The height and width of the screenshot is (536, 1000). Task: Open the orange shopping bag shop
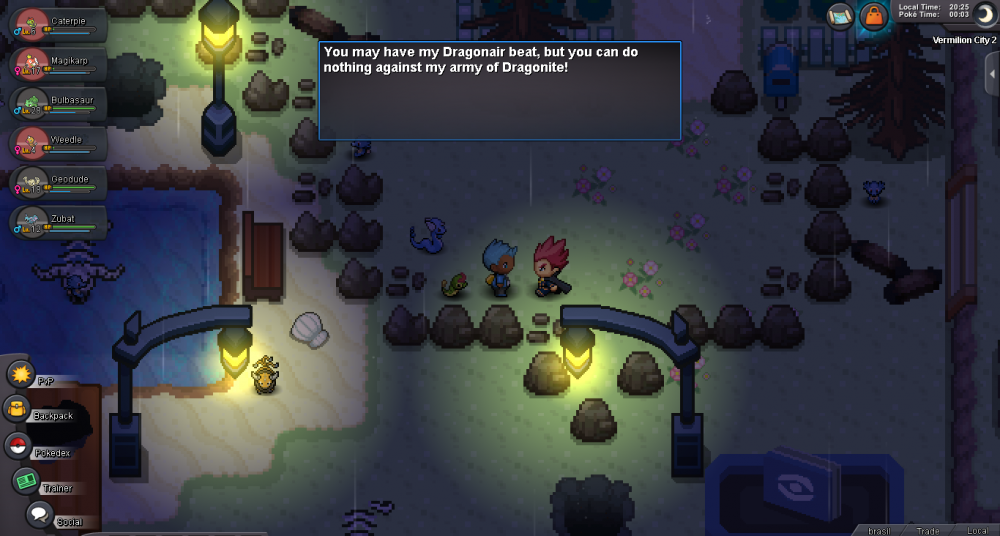(874, 16)
